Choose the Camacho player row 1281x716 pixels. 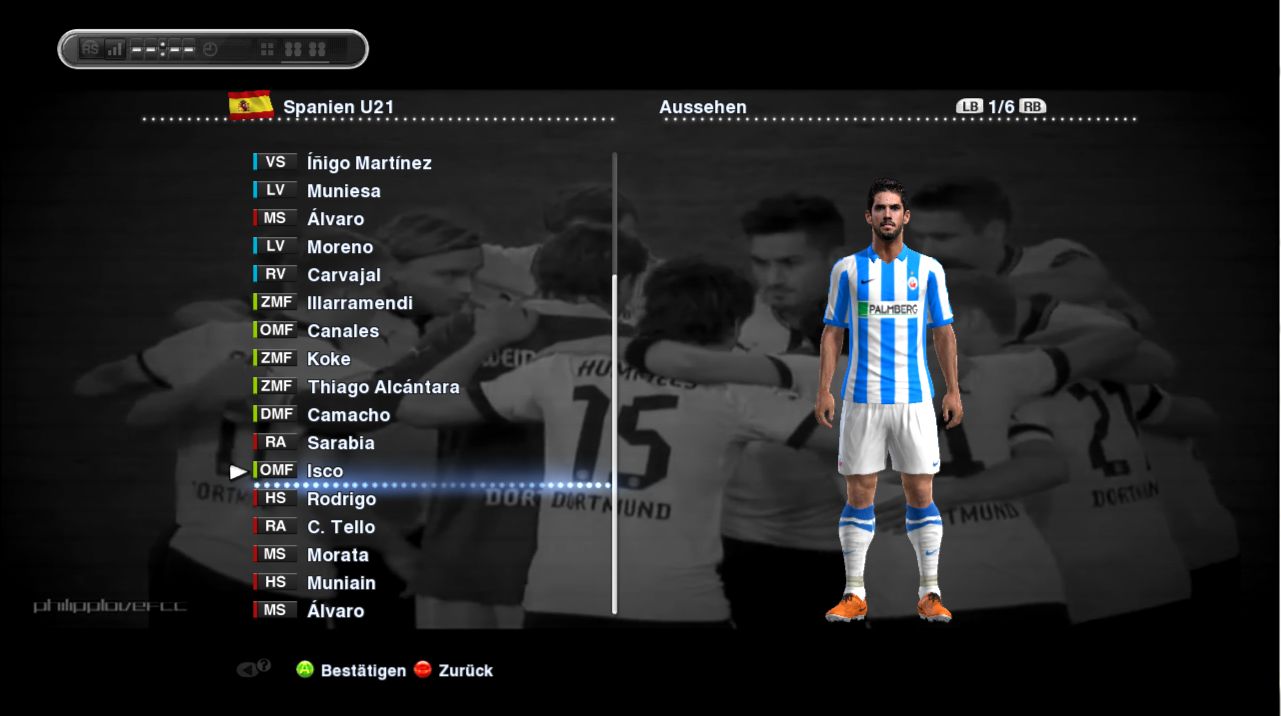[348, 415]
